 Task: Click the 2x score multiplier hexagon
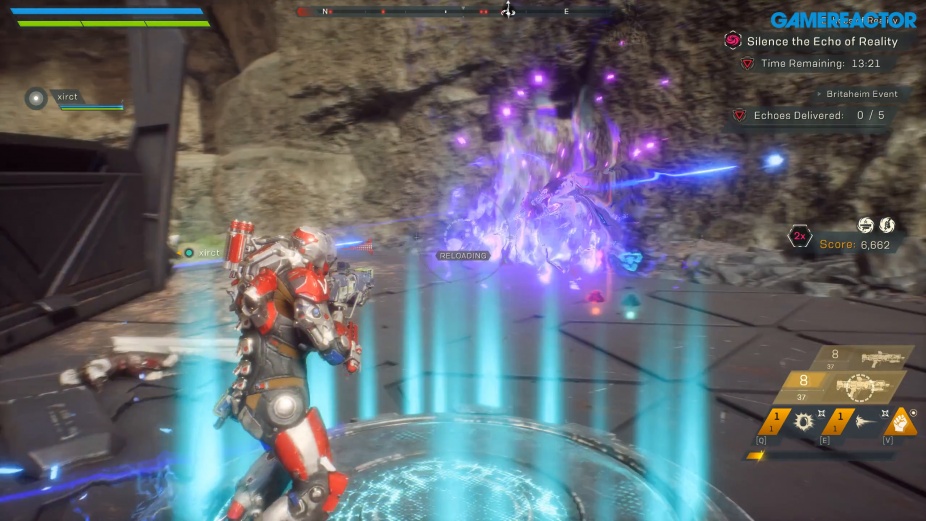(800, 238)
